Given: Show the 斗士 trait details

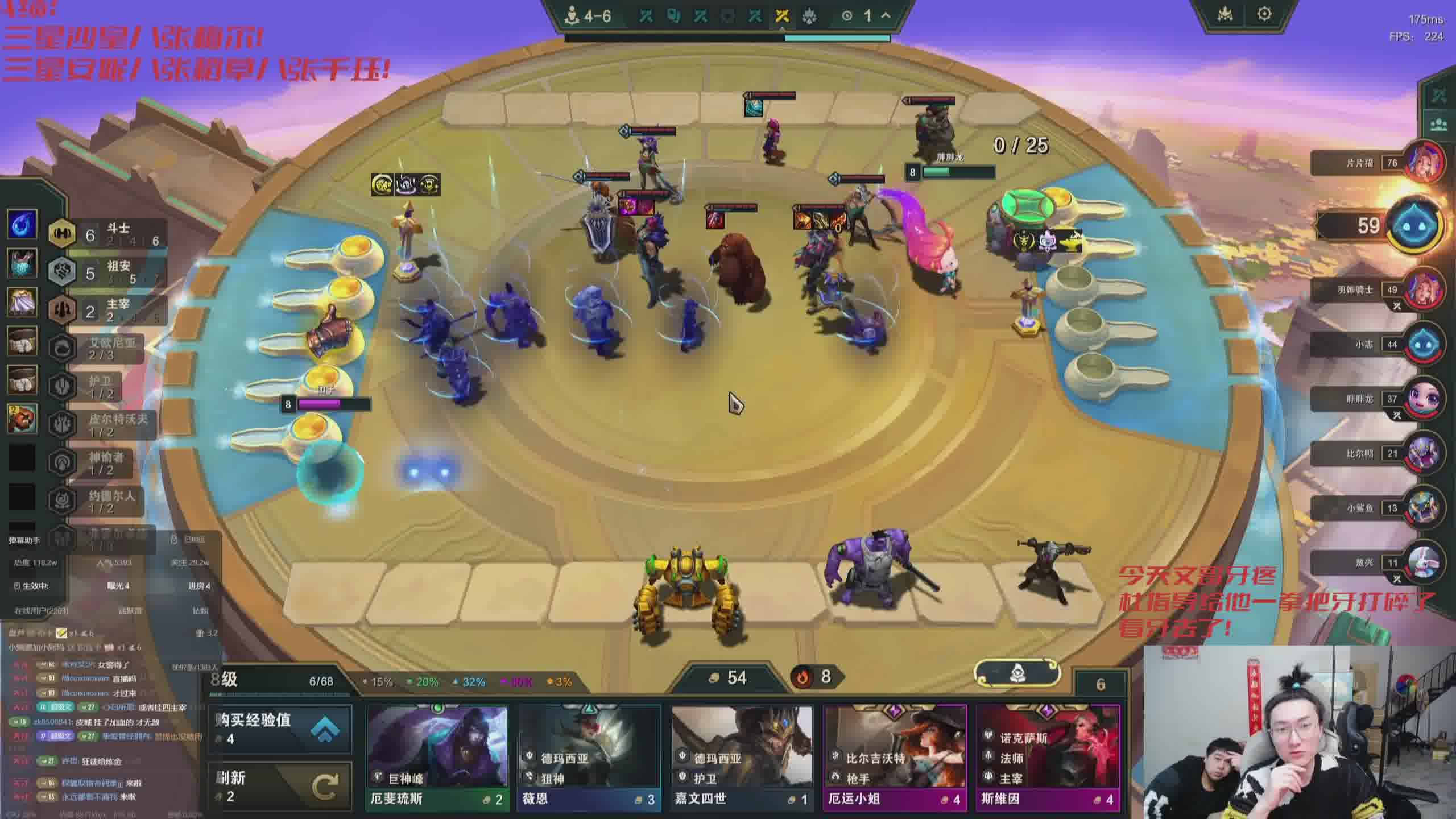Looking at the screenshot, I should coord(108,234).
